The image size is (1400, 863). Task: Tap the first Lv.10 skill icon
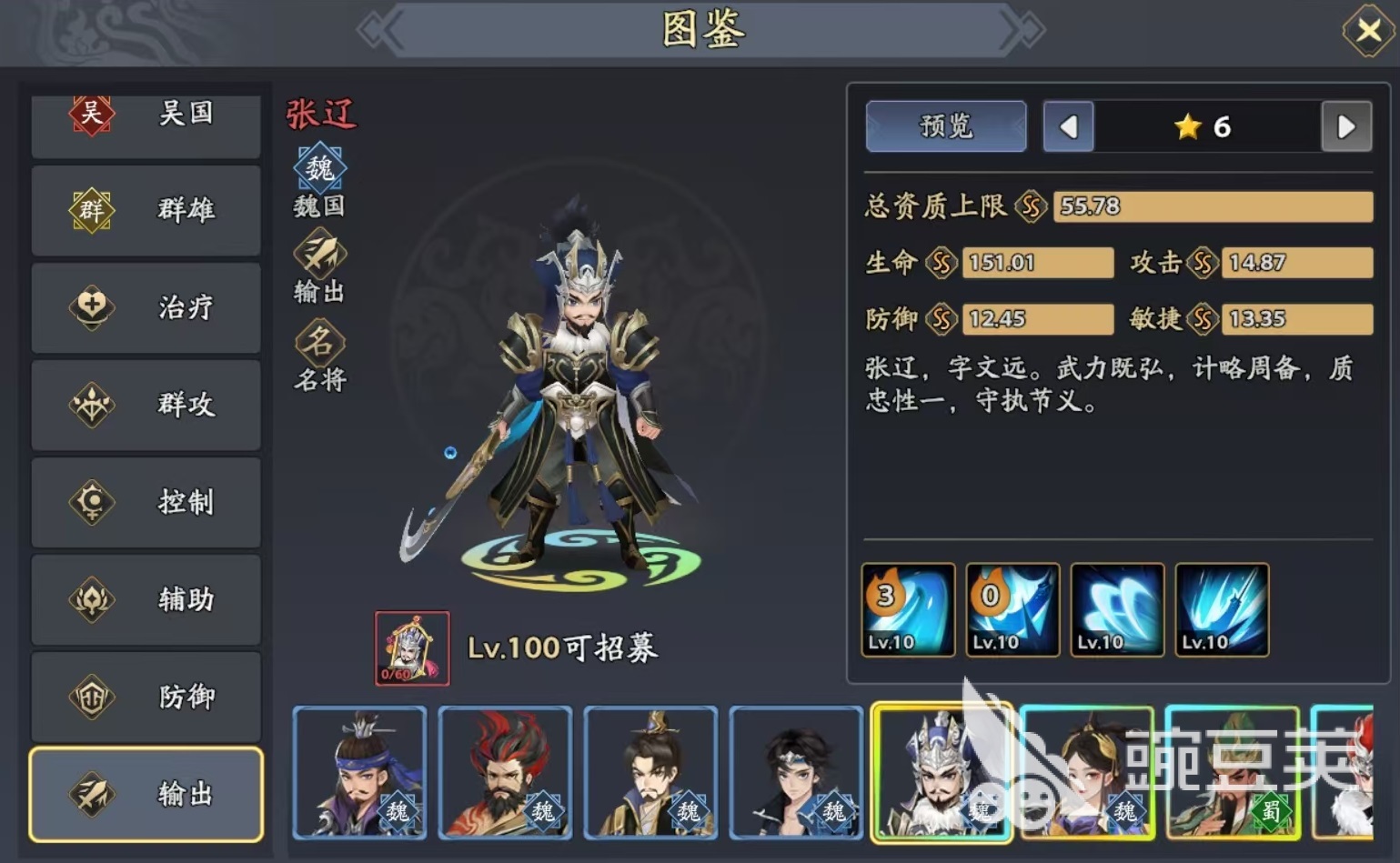pos(908,609)
